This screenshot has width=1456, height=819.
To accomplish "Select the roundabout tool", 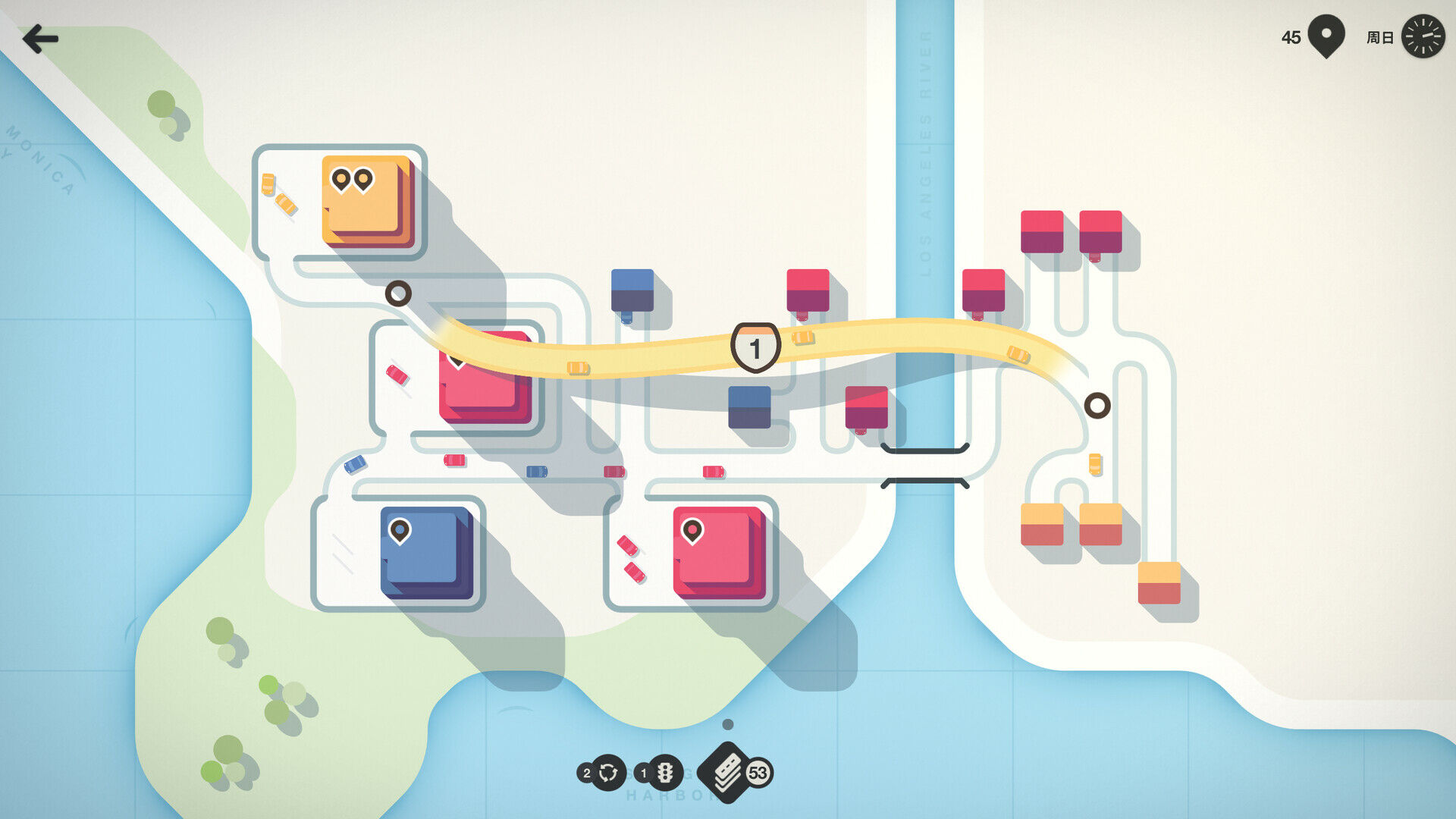I will (607, 773).
